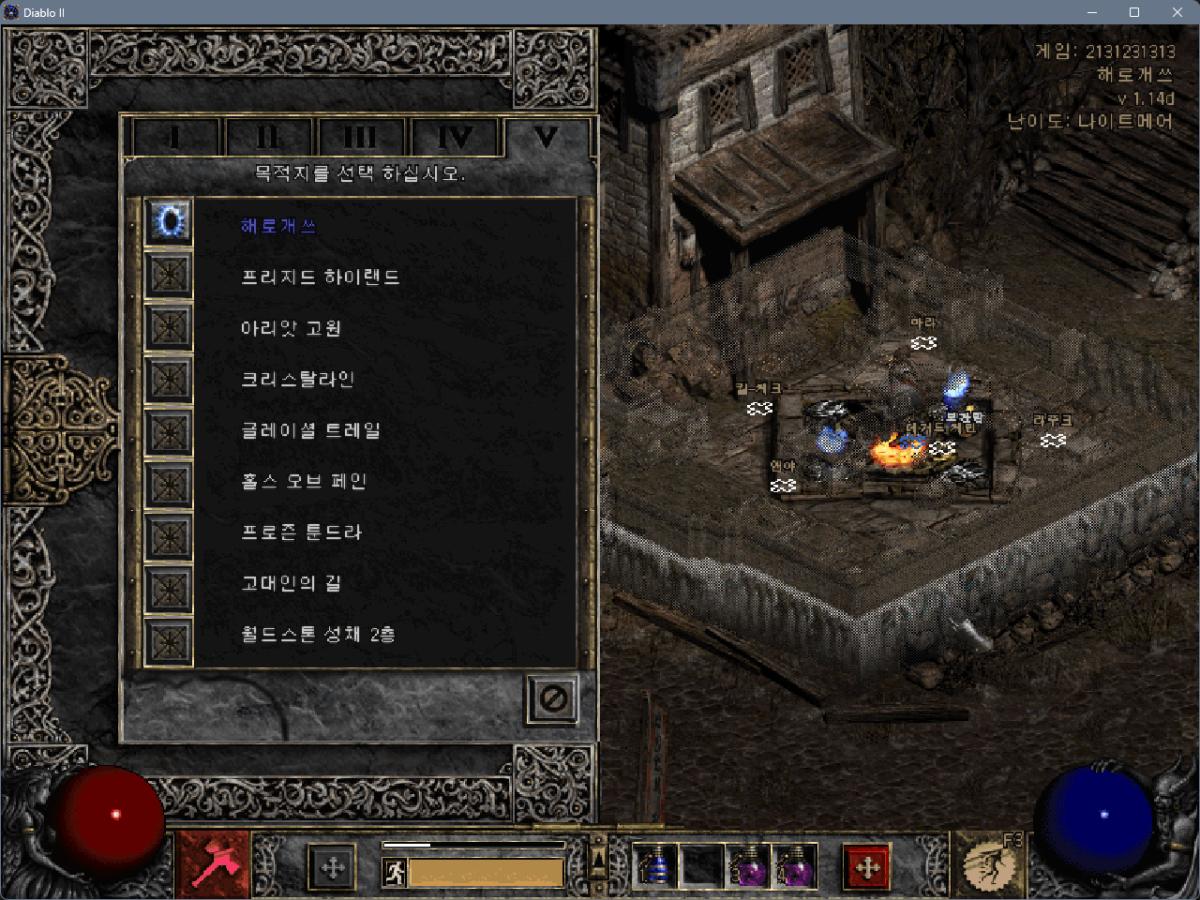The width and height of the screenshot is (1200, 900).
Task: Maximize the Diablo II window
Action: click(x=1134, y=12)
